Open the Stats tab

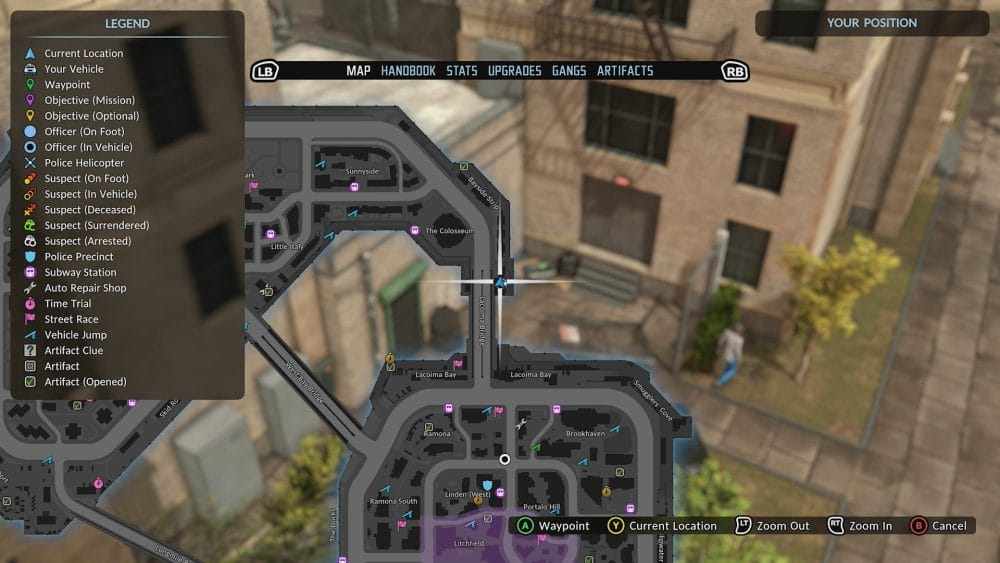coord(462,71)
